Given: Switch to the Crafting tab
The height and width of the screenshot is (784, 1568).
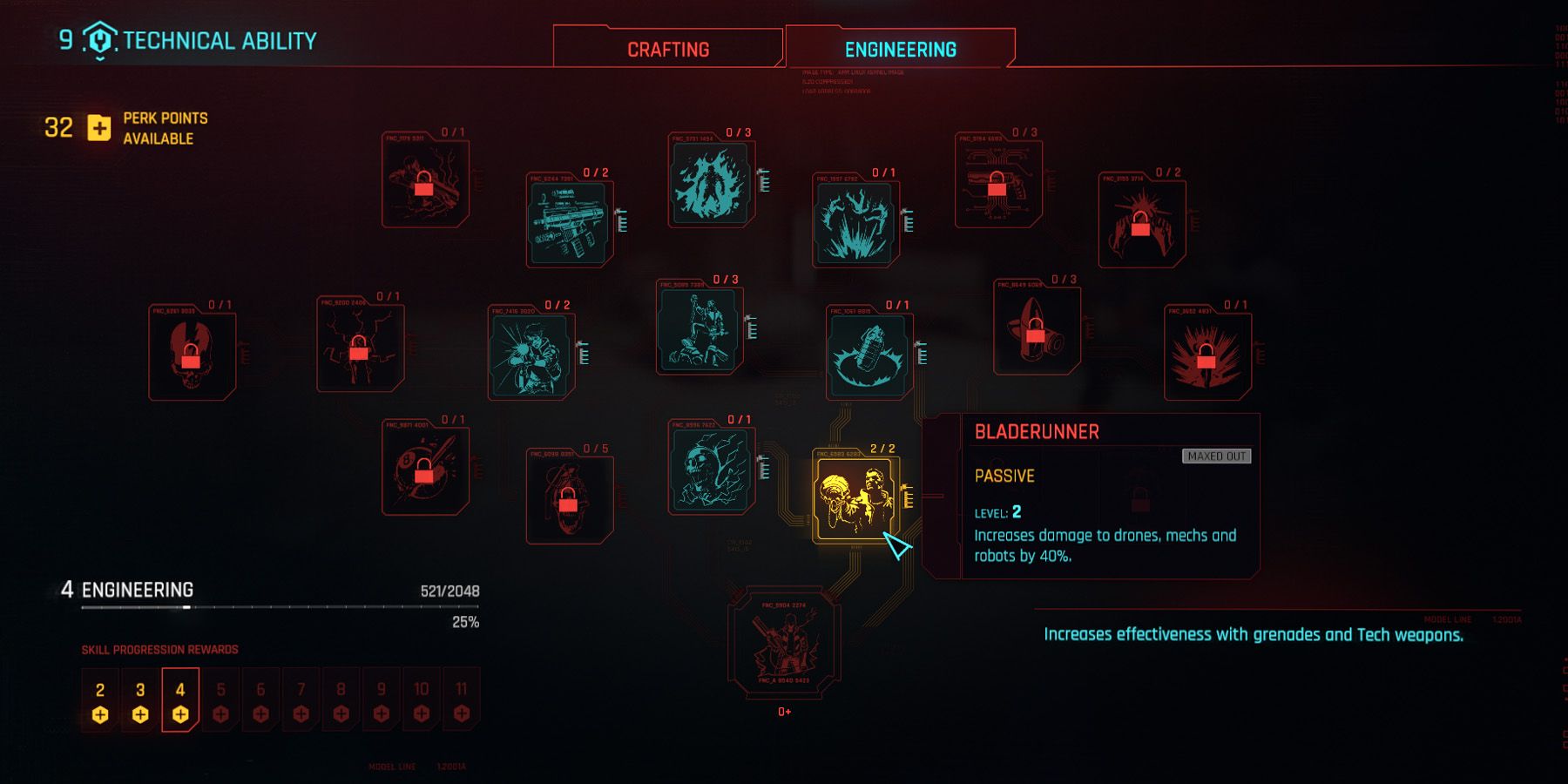Looking at the screenshot, I should coord(666,49).
